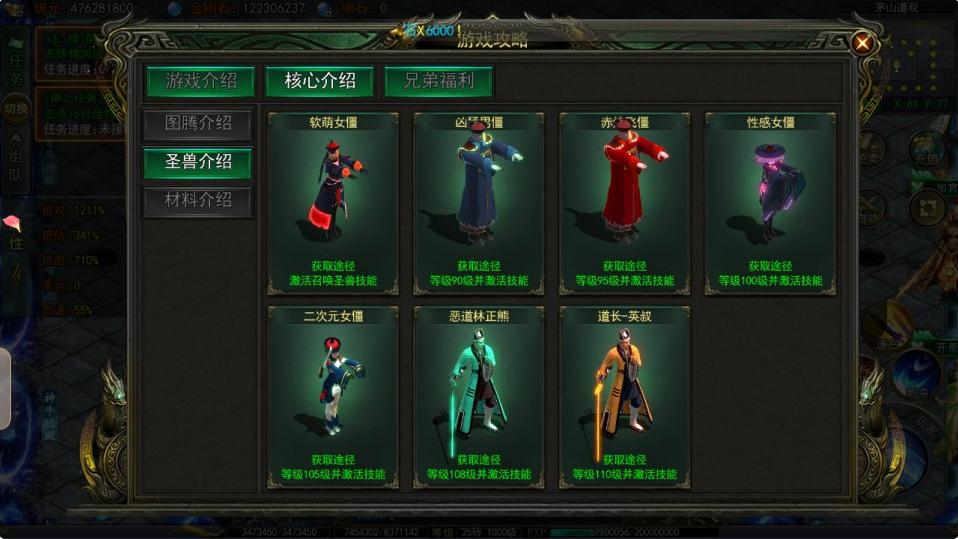958x539 pixels.
Task: Switch to the 游戏介绍 tab
Action: [x=202, y=81]
